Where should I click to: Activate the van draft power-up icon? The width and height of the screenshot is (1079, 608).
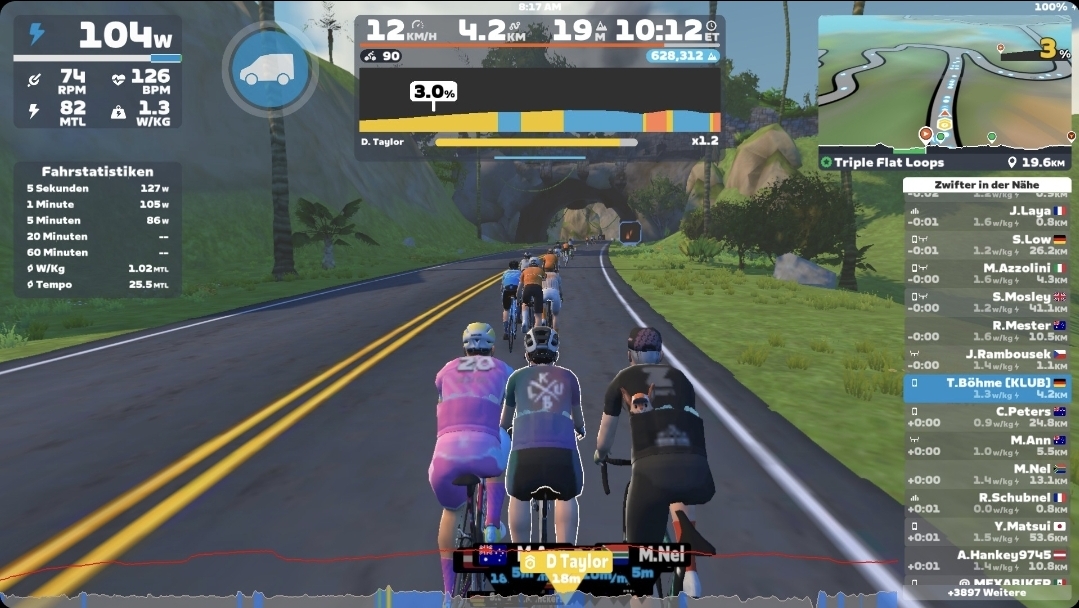pos(270,68)
